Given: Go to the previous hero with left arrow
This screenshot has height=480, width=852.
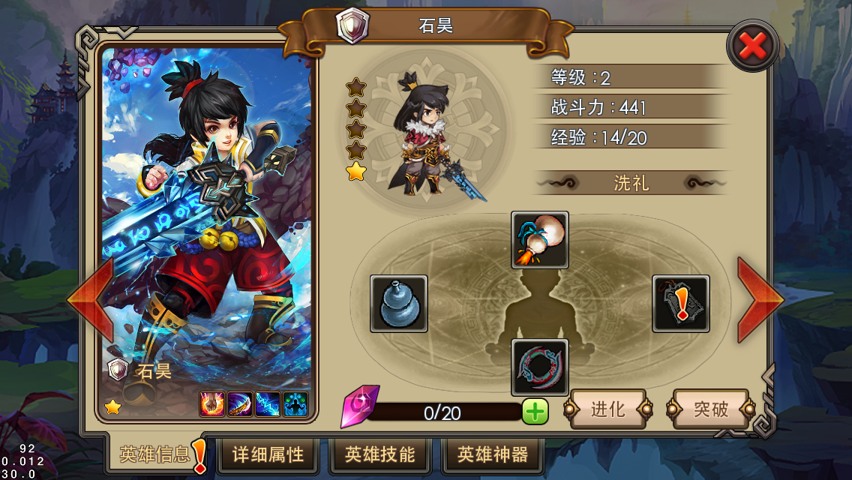Looking at the screenshot, I should (x=89, y=299).
